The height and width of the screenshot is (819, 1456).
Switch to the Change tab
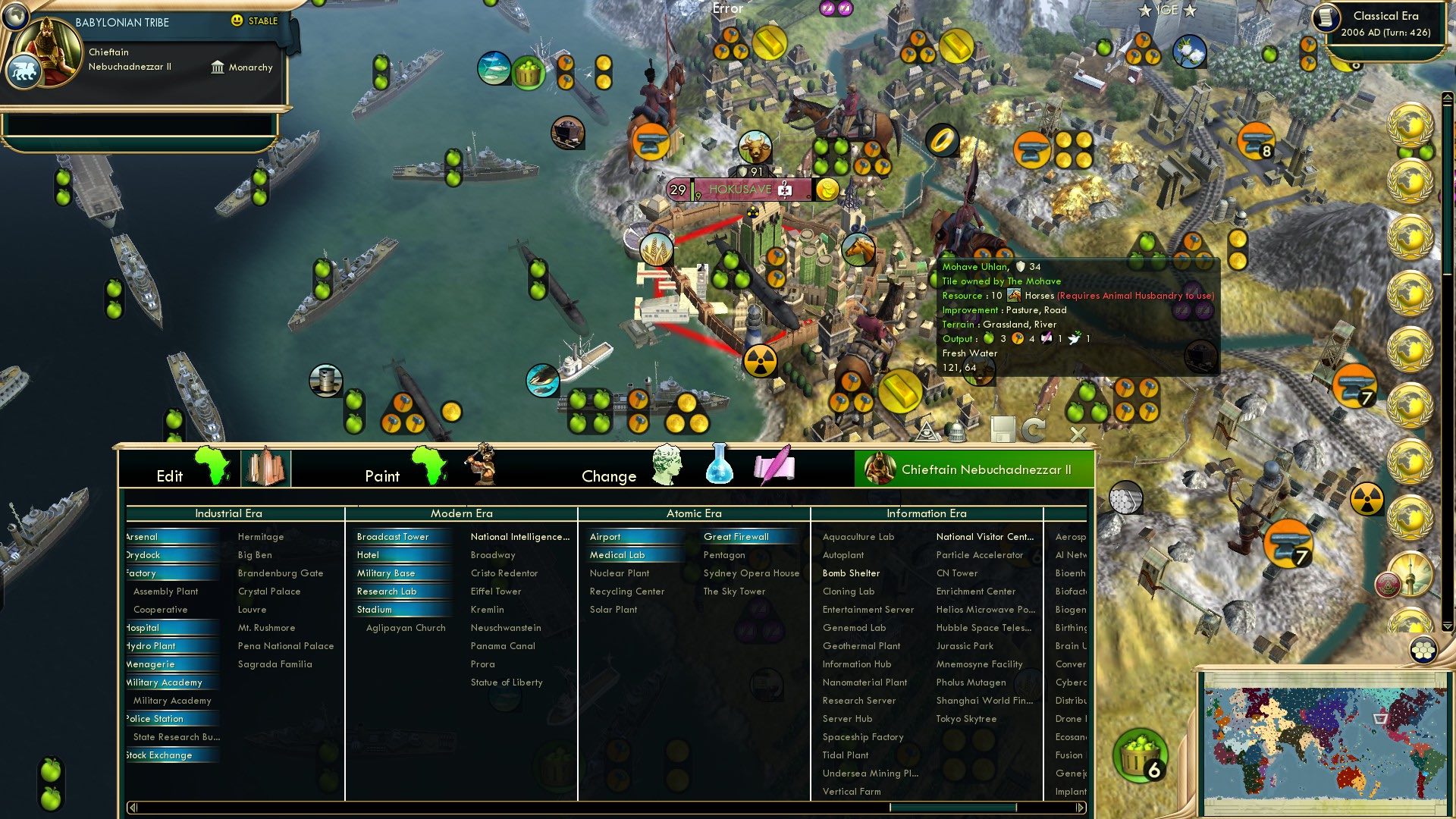609,476
